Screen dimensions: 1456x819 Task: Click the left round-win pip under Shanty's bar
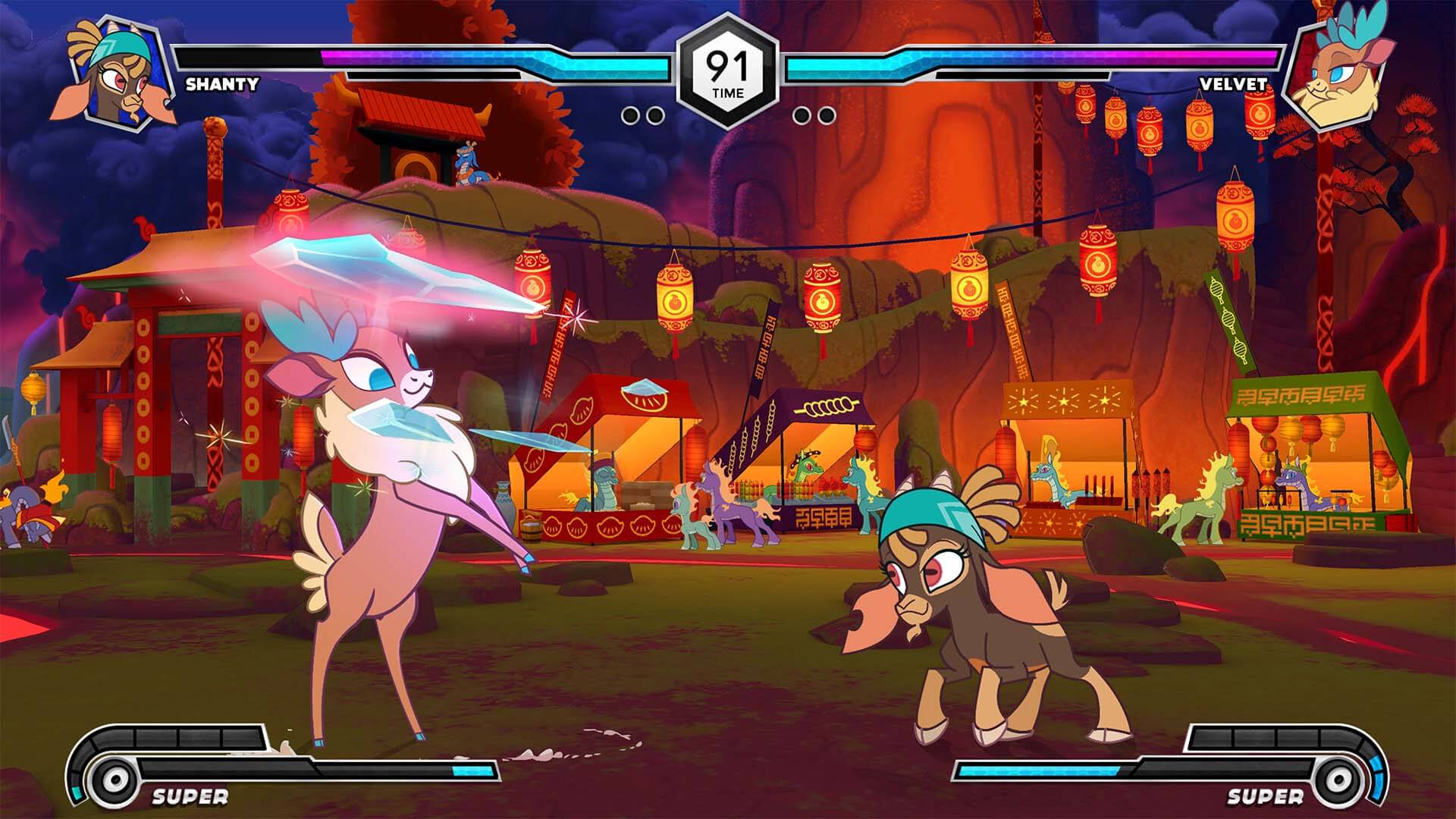click(632, 114)
